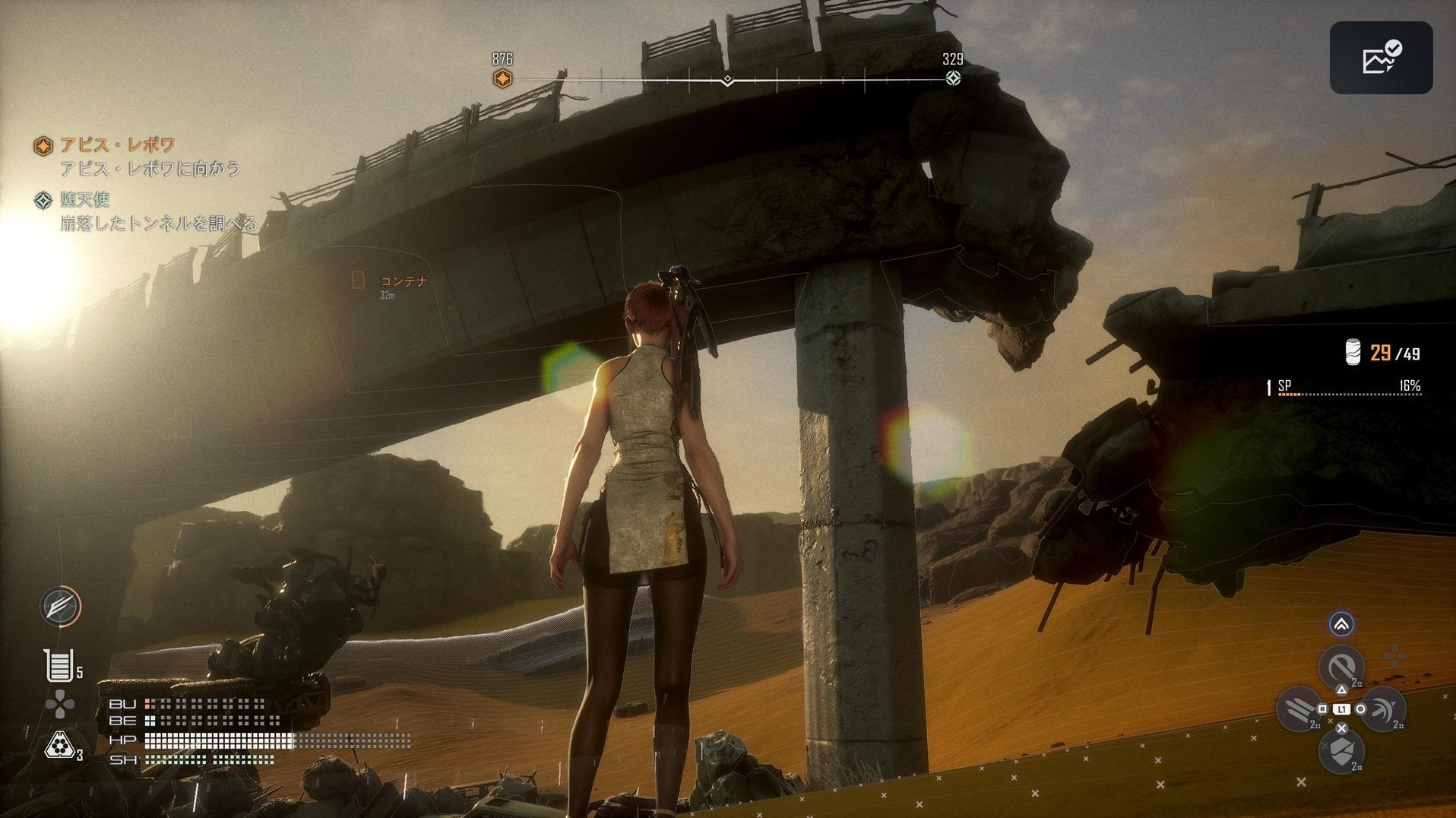This screenshot has width=1456, height=818.
Task: Activate the upper crescent slash skill
Action: click(1340, 667)
